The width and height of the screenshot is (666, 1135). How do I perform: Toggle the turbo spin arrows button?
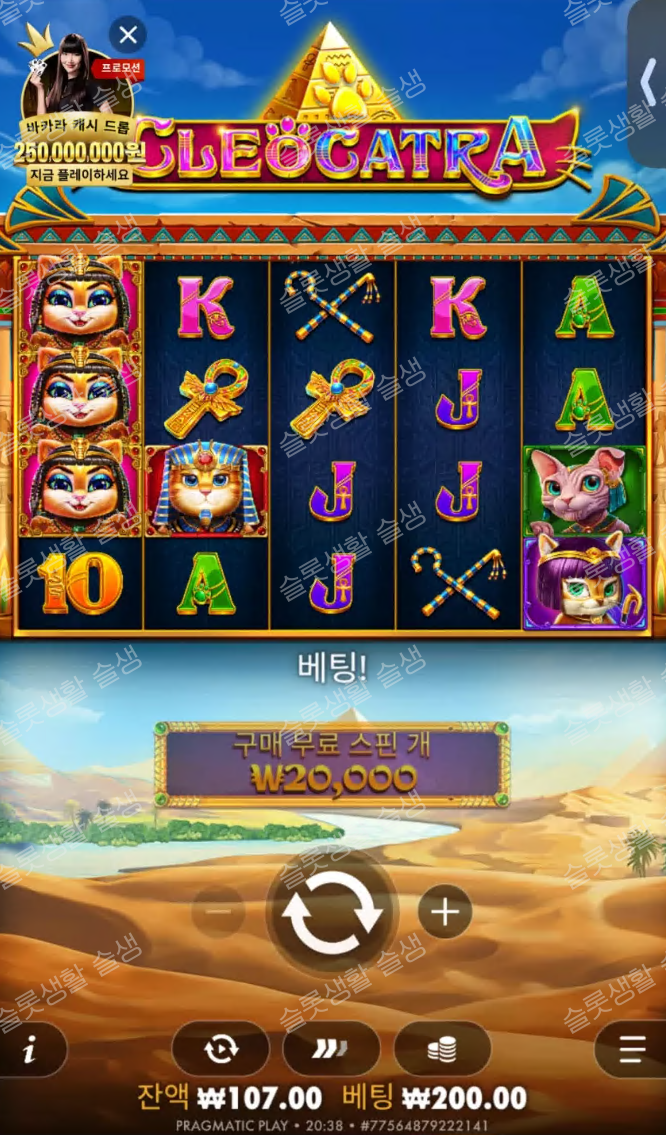[331, 1048]
